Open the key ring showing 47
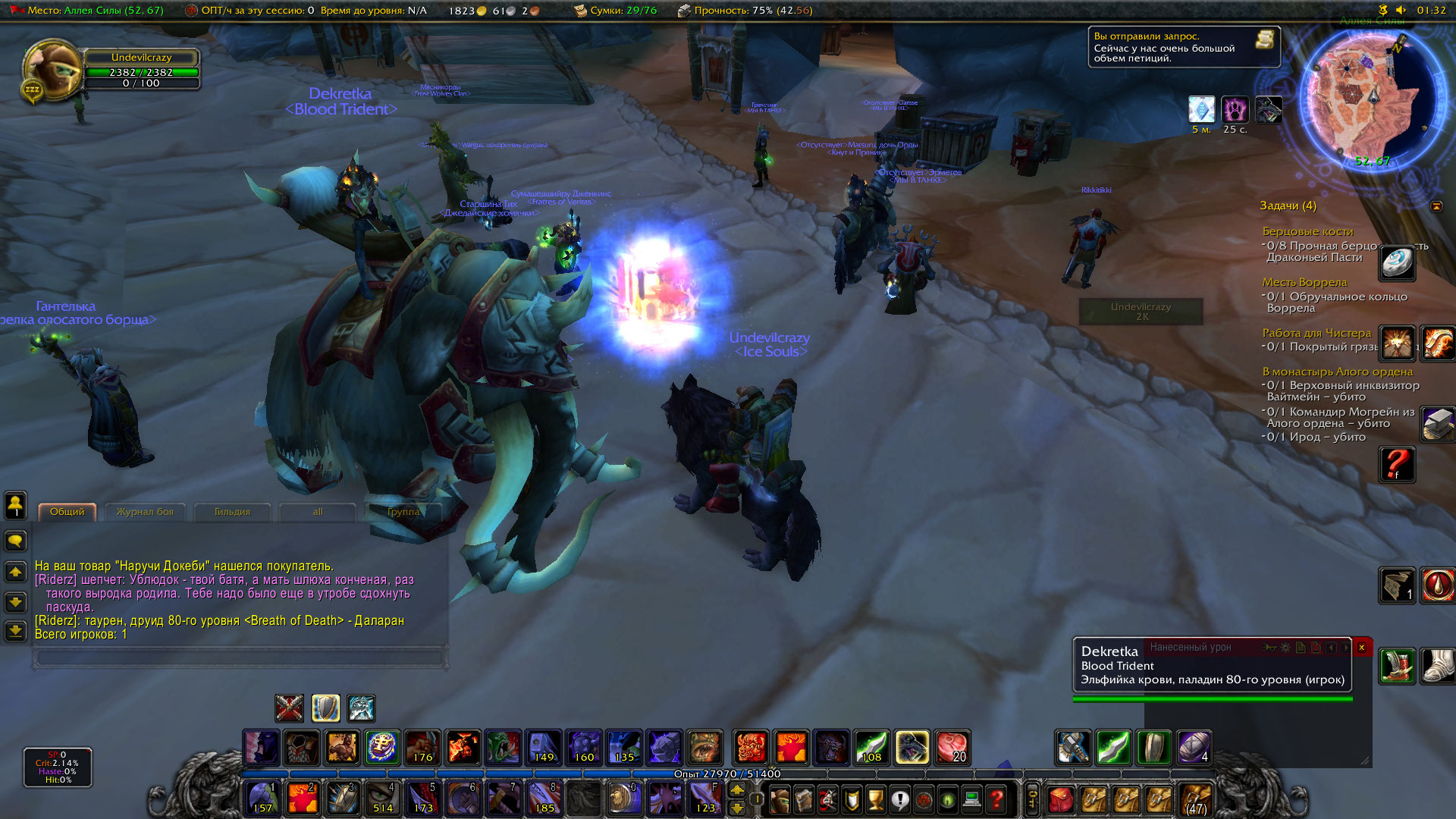 [x=1197, y=799]
